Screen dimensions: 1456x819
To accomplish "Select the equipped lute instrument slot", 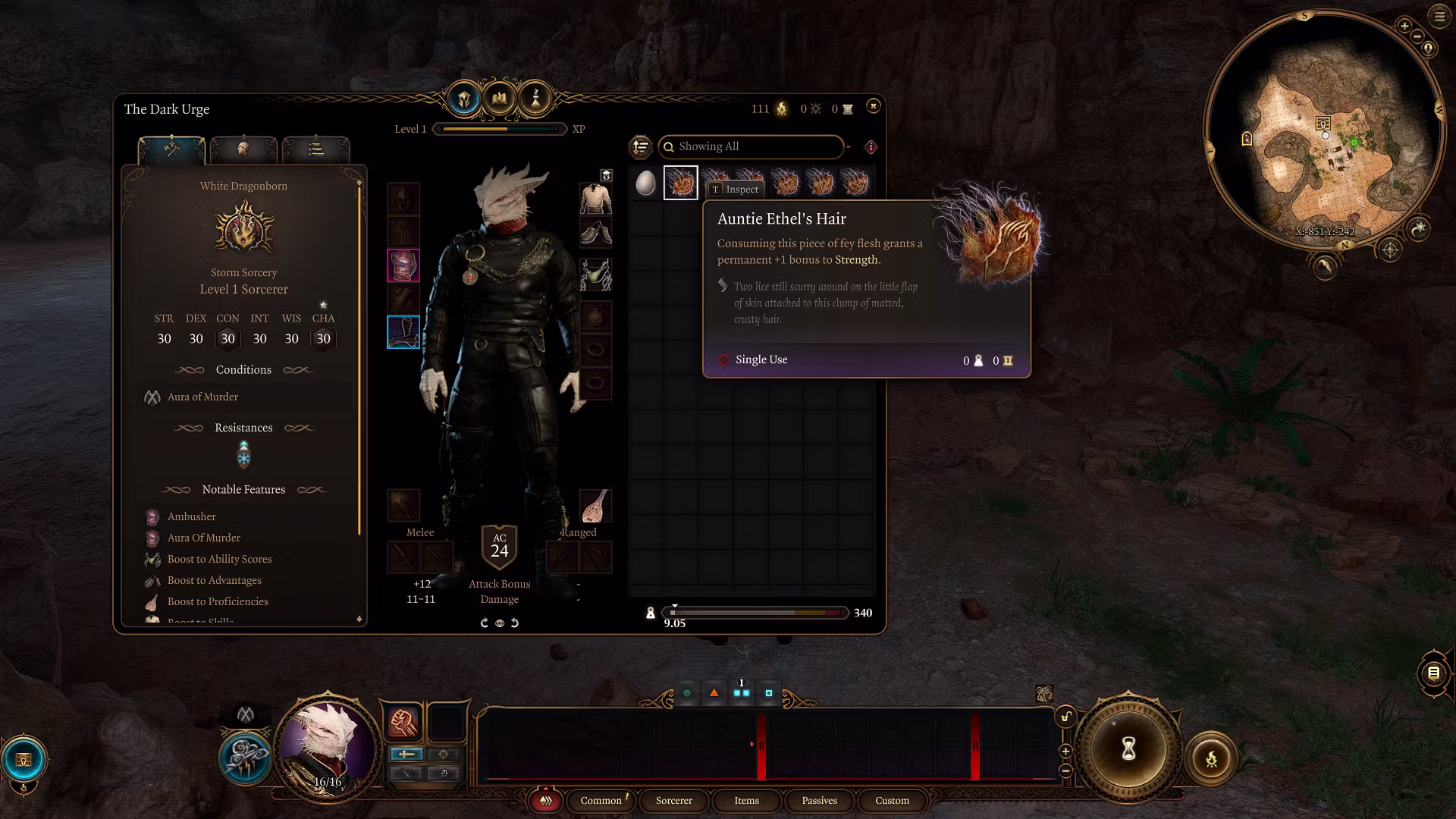I will 596,506.
